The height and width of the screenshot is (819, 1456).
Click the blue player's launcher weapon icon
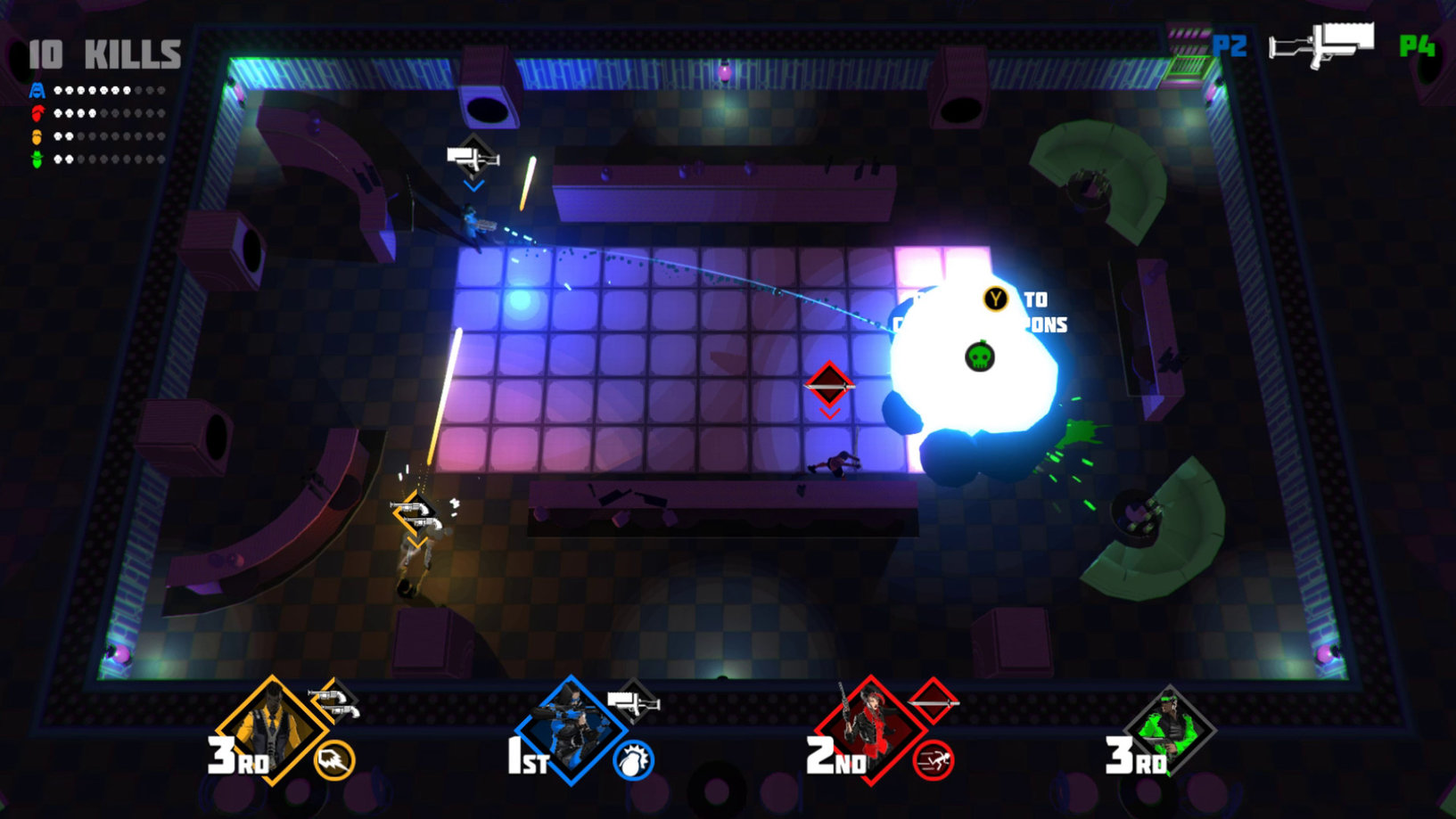coord(633,703)
